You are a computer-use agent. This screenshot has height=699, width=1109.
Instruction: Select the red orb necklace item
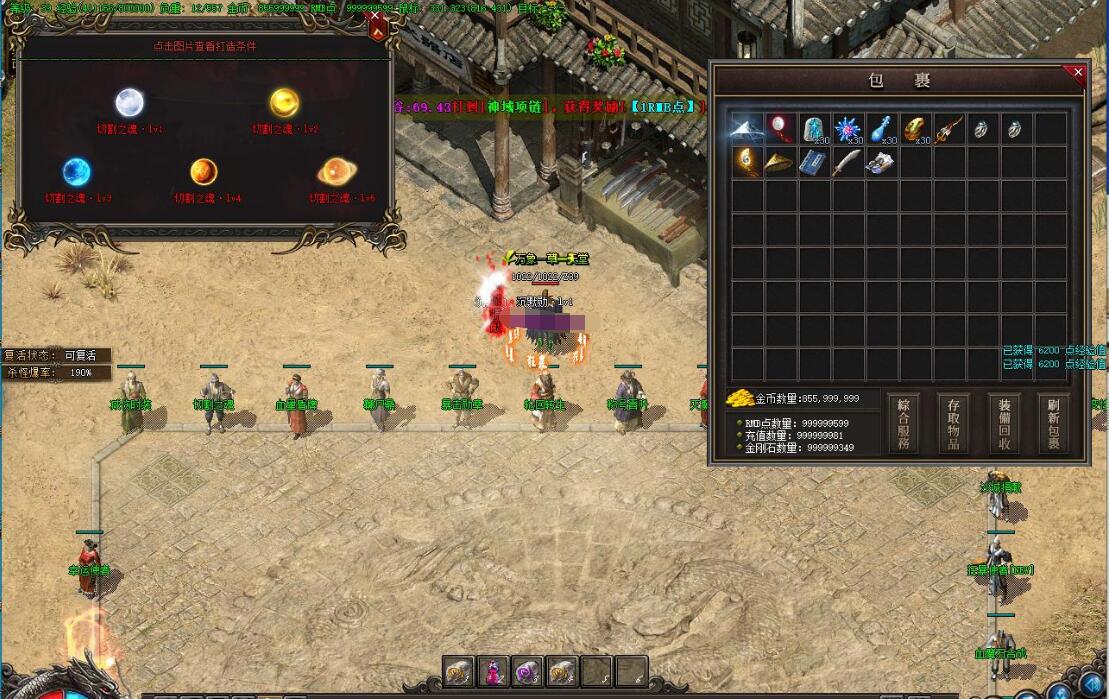point(780,128)
